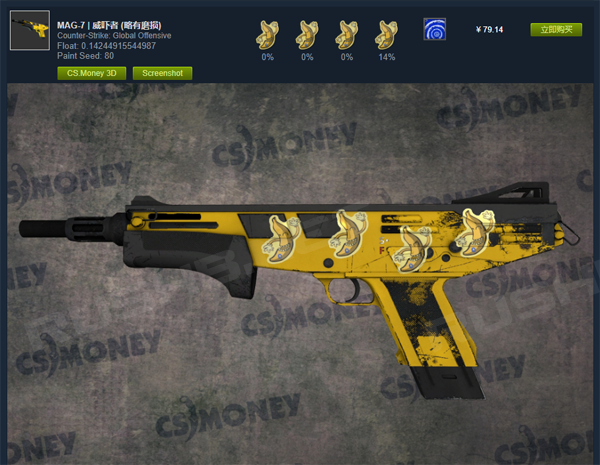600x465 pixels.
Task: Open the CS.Money 3D viewer
Action: [91, 73]
